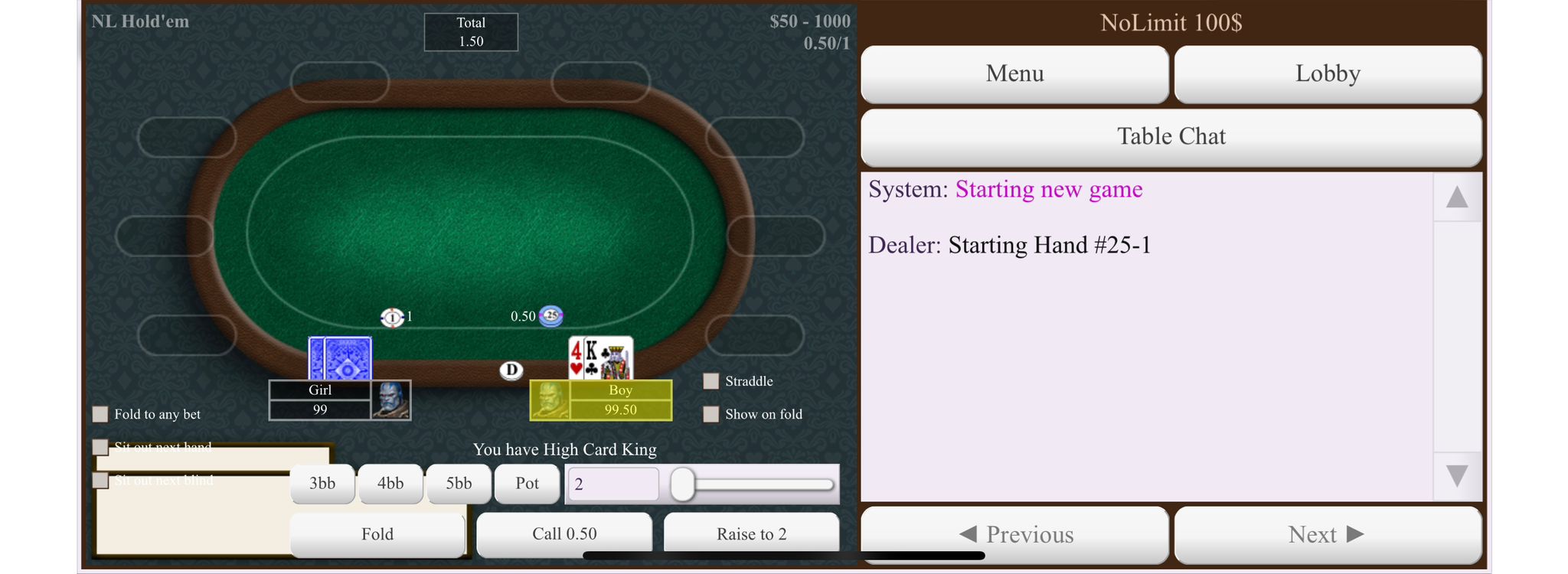
Task: Open Table Chat
Action: (x=1171, y=136)
